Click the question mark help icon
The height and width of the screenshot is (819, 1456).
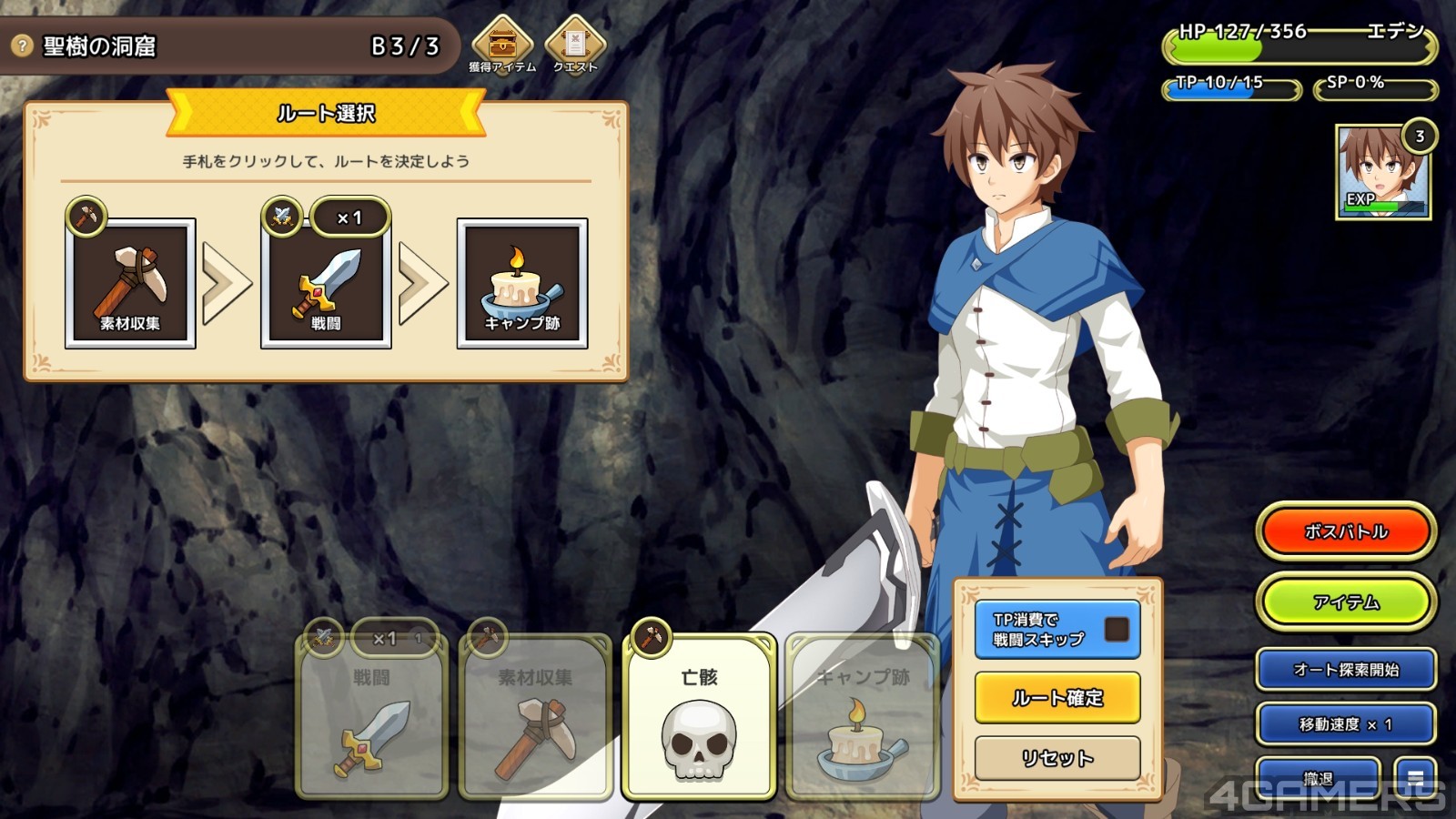click(x=22, y=45)
